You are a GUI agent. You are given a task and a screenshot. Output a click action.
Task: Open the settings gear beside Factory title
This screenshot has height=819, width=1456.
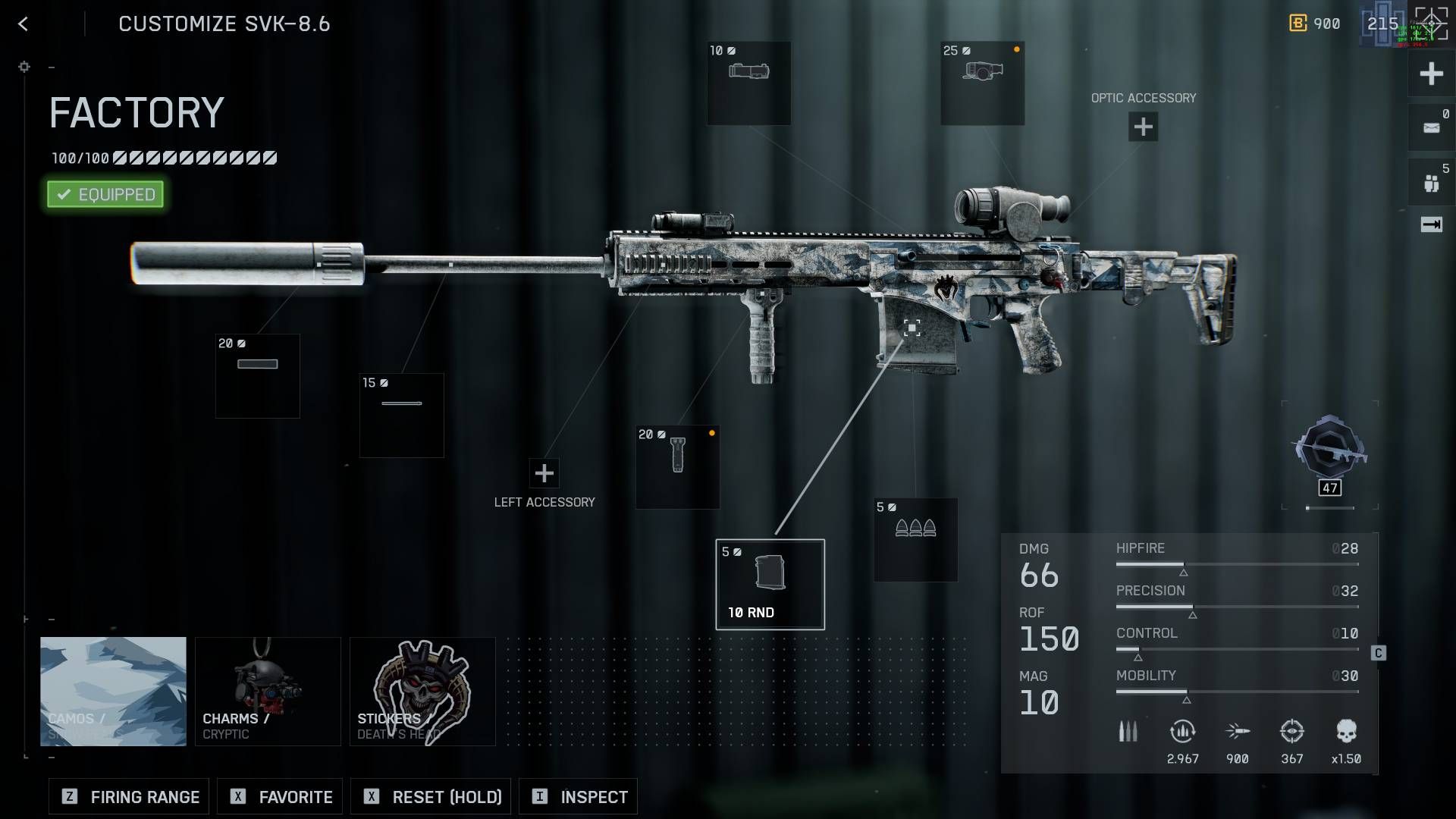click(x=24, y=67)
